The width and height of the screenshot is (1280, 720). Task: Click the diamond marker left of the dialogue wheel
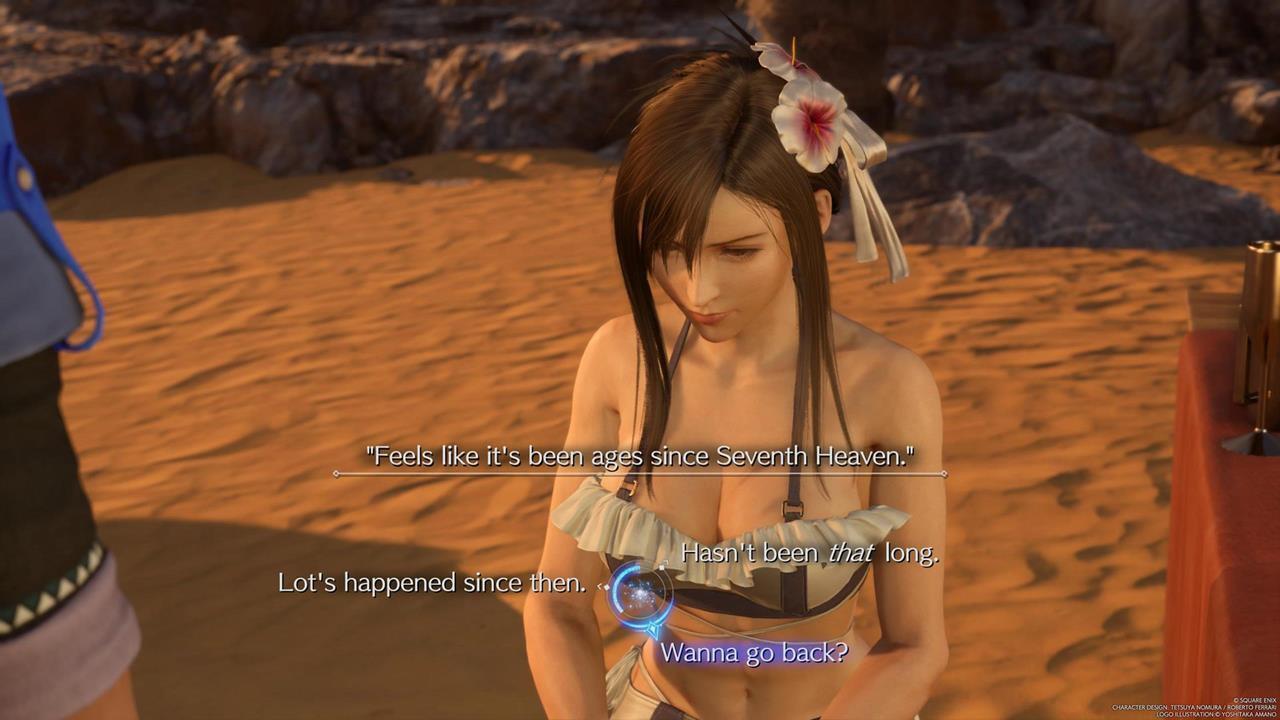tap(604, 587)
